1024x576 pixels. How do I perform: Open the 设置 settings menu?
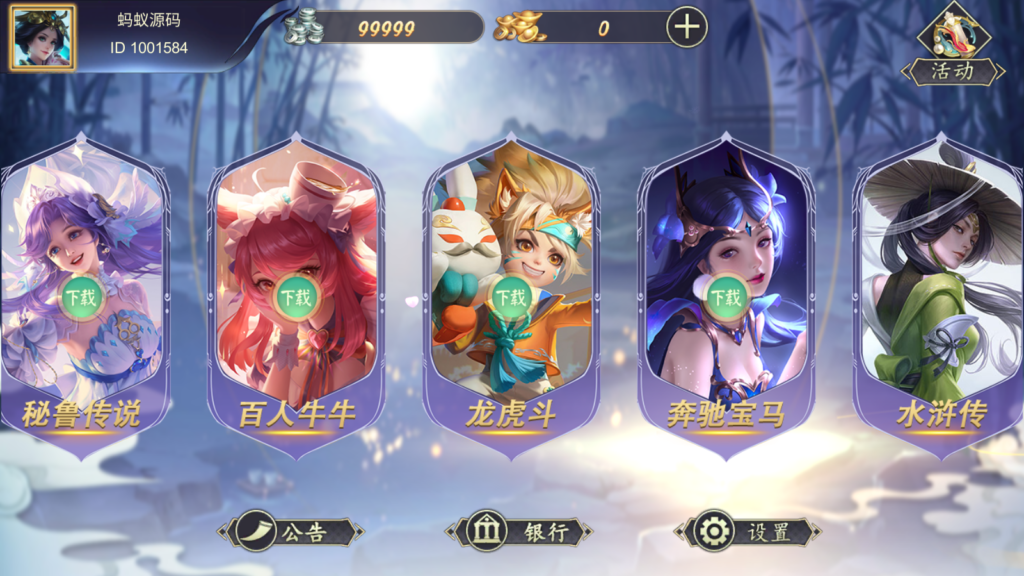tap(748, 532)
